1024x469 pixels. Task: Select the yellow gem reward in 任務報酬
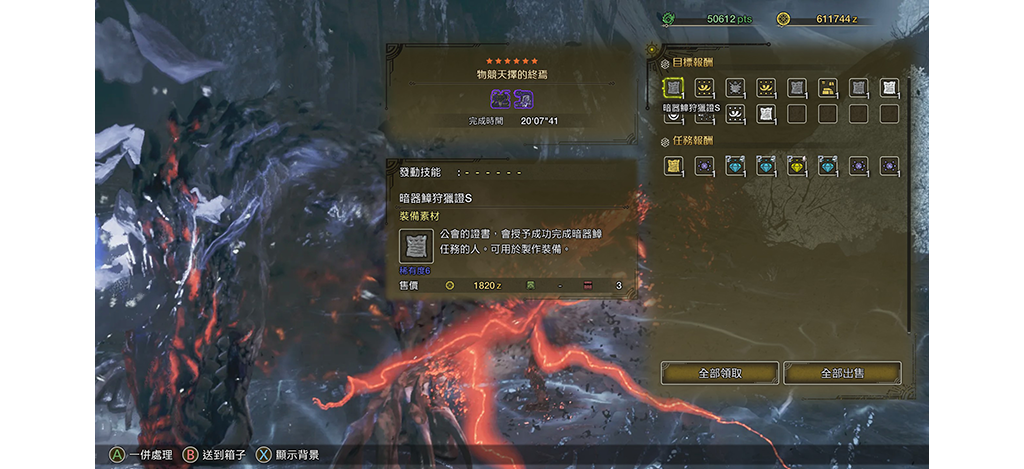pyautogui.click(x=796, y=166)
